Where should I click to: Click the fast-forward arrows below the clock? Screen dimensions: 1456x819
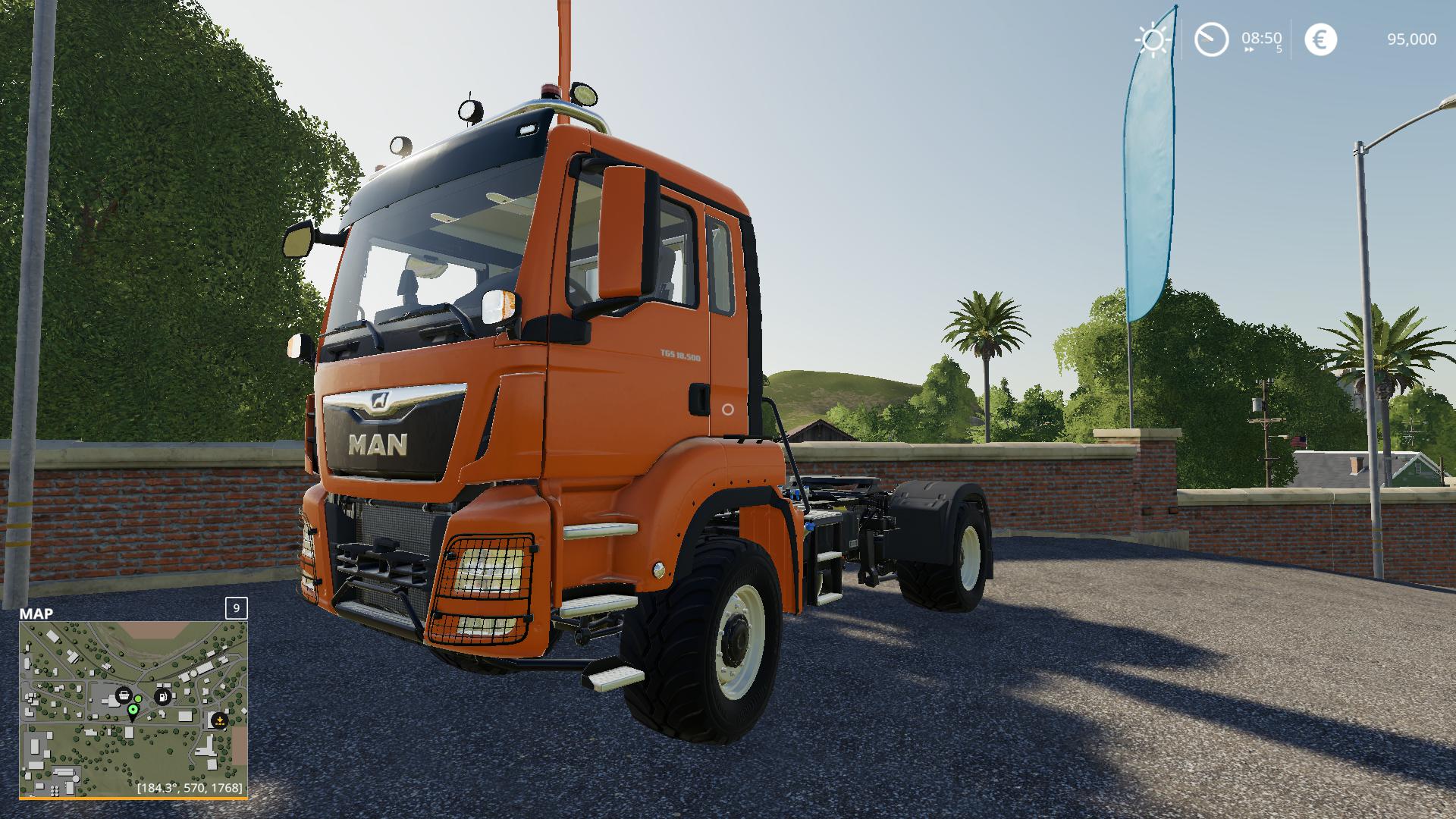click(x=1248, y=49)
